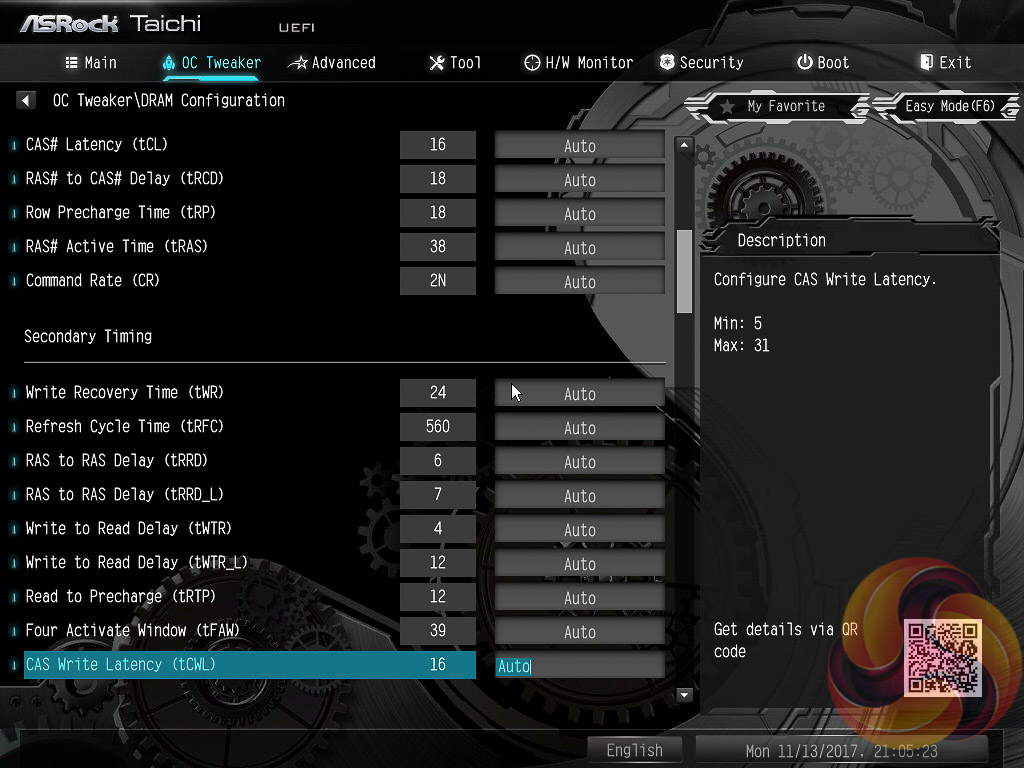Click the CAS Write Latency (tCWL) input field

[x=579, y=665]
